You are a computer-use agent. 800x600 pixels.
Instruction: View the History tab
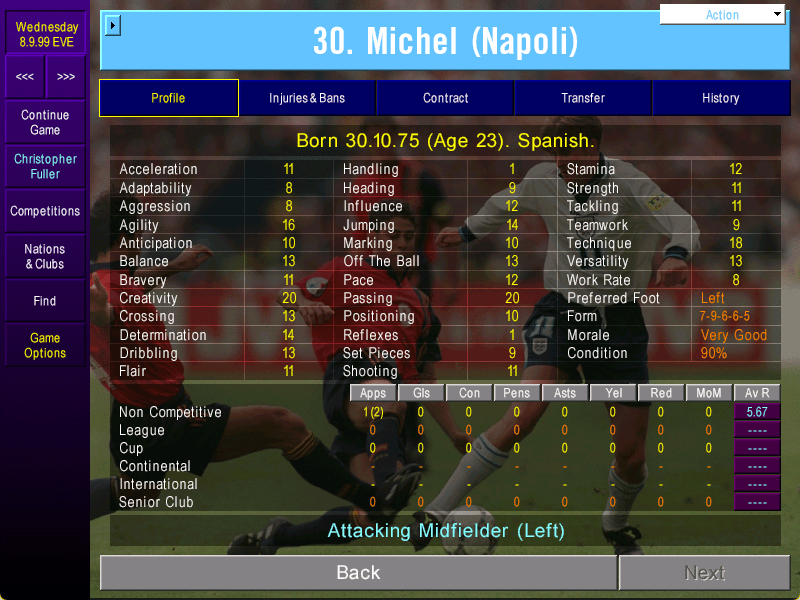click(x=720, y=98)
